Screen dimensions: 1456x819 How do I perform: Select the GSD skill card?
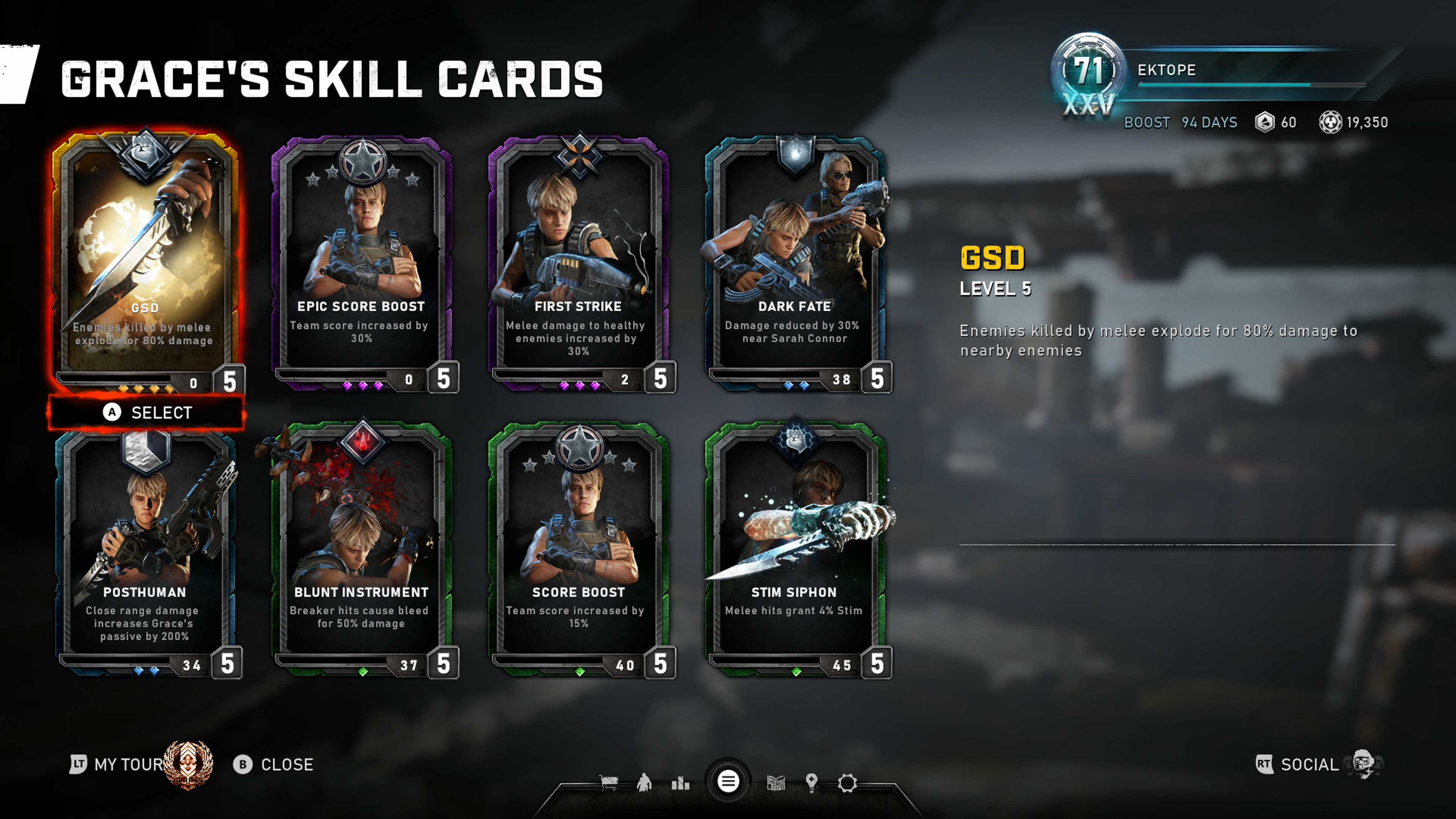pos(145,260)
